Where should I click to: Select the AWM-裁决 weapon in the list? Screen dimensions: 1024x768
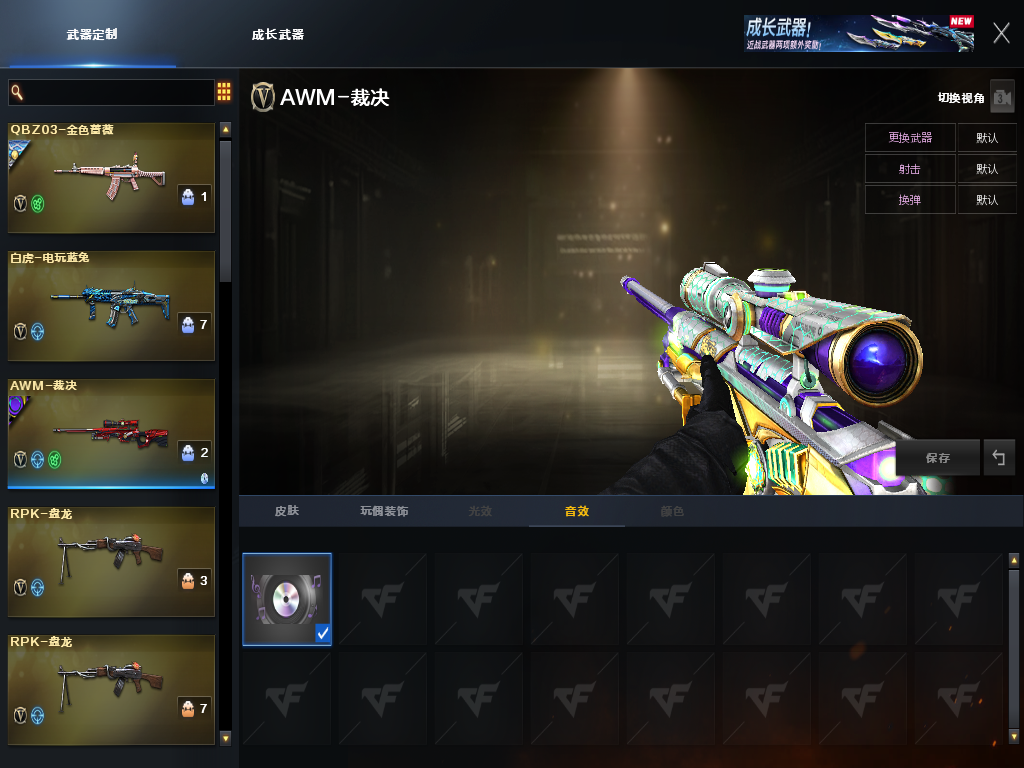tap(112, 433)
